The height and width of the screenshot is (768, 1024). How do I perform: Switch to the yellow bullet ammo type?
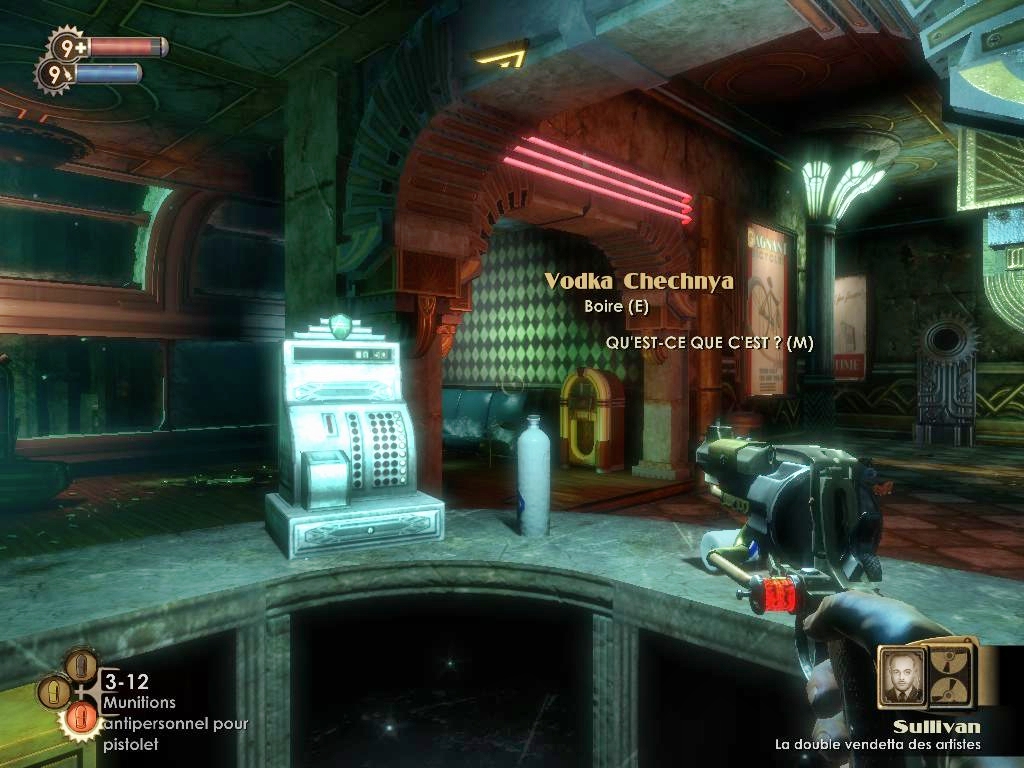[x=54, y=691]
